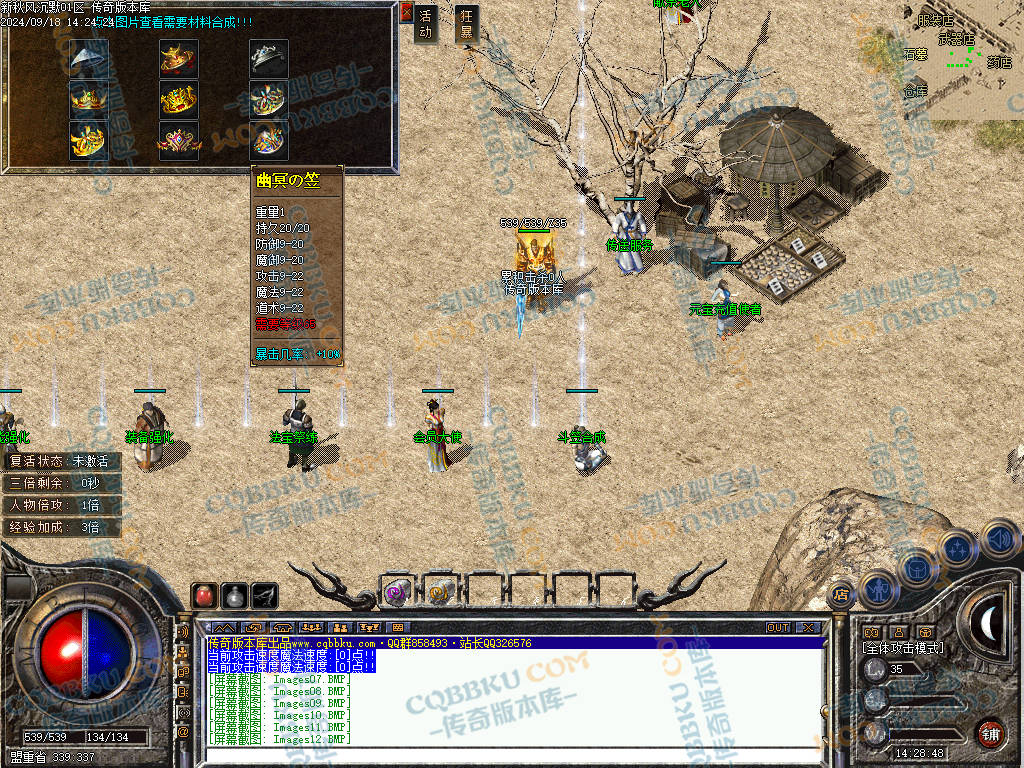
Task: Open the red 铺 stall button
Action: coord(991,732)
